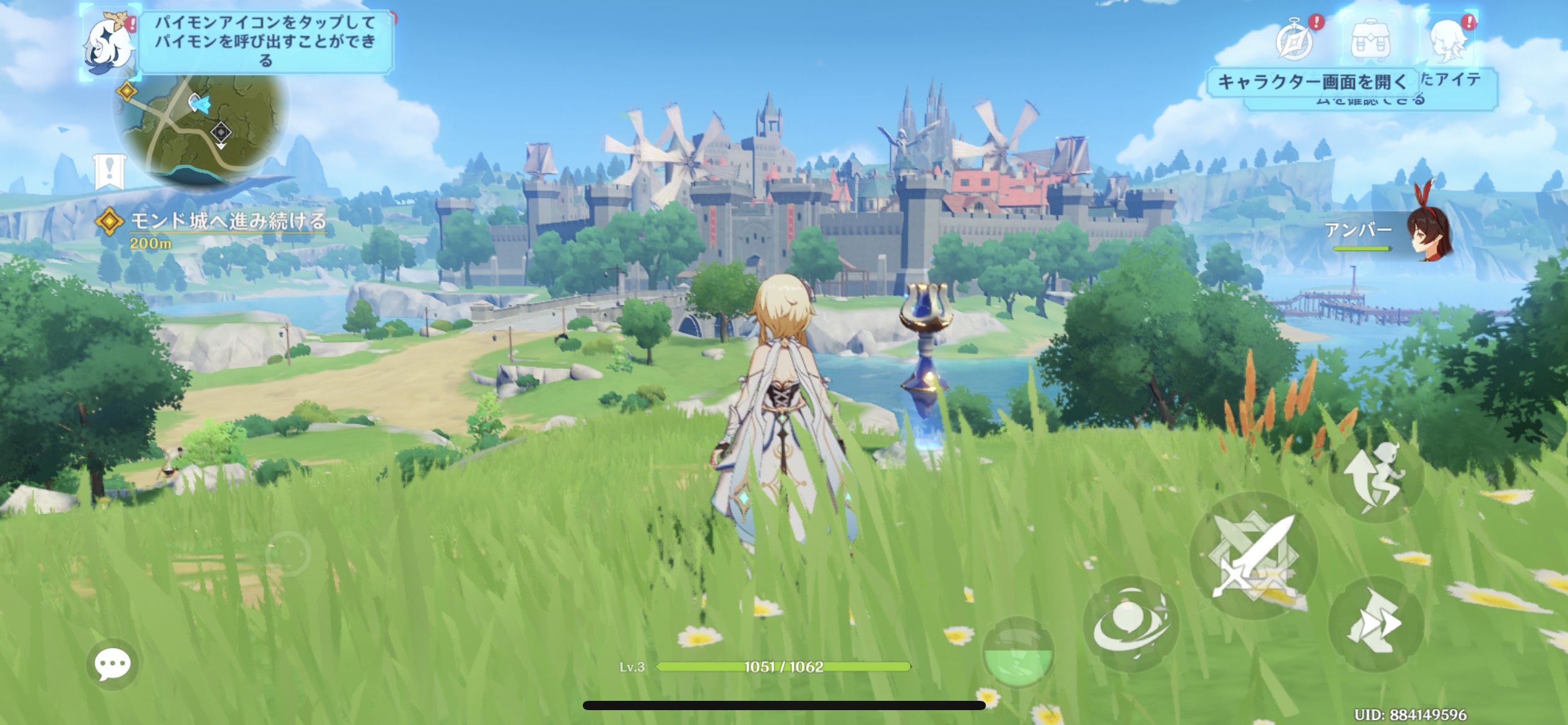
Task: Open the character screen icon
Action: click(x=1449, y=41)
